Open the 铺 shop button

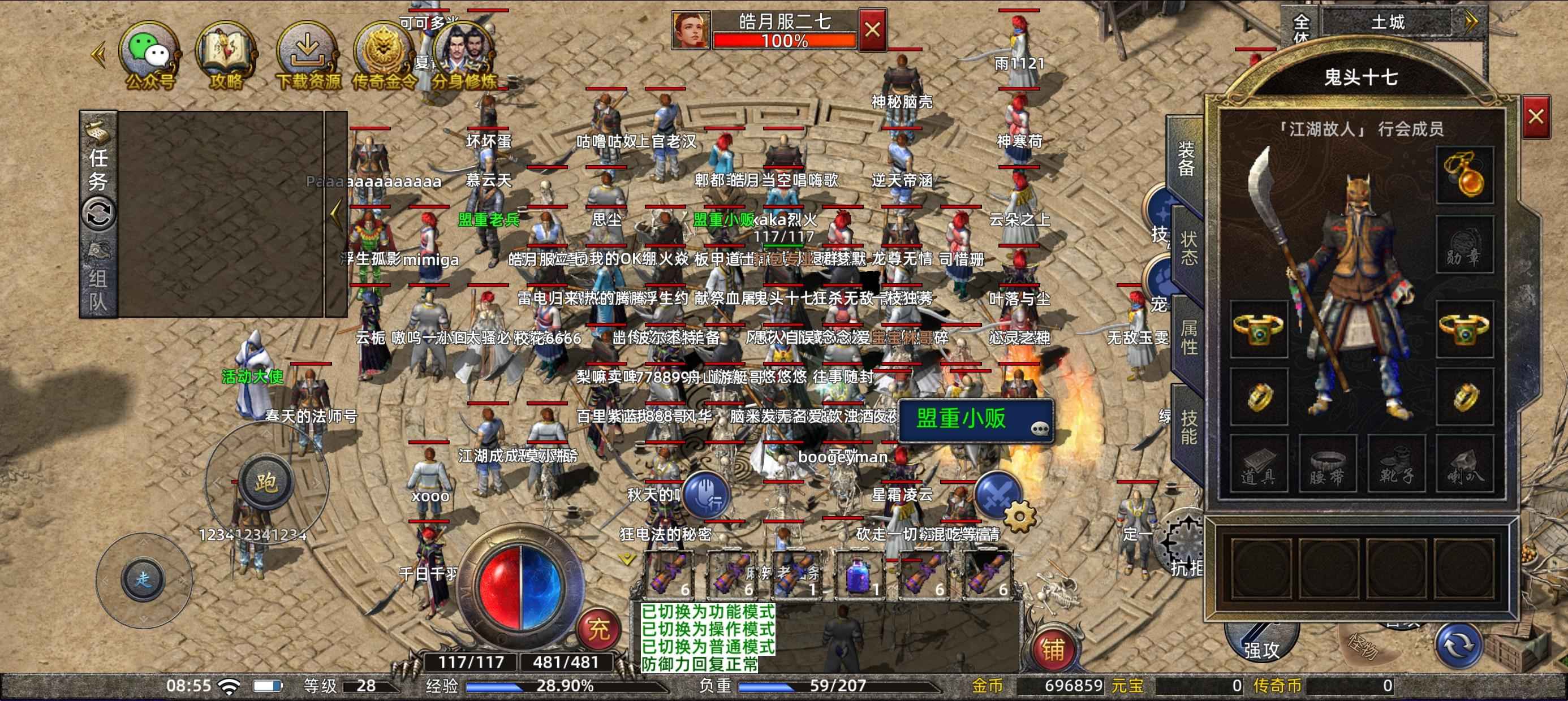pos(1053,650)
